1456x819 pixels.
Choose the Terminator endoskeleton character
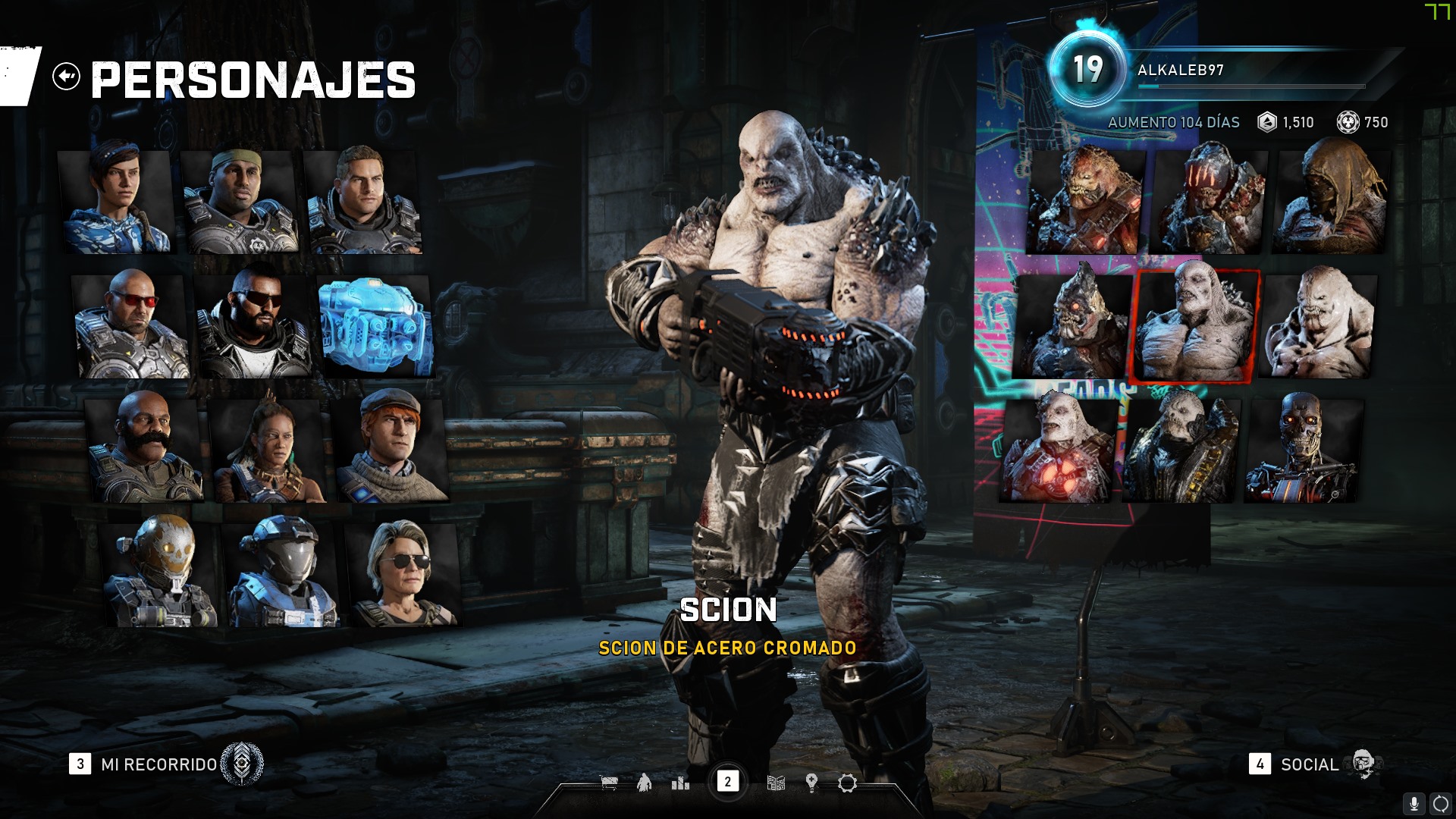[x=1303, y=449]
